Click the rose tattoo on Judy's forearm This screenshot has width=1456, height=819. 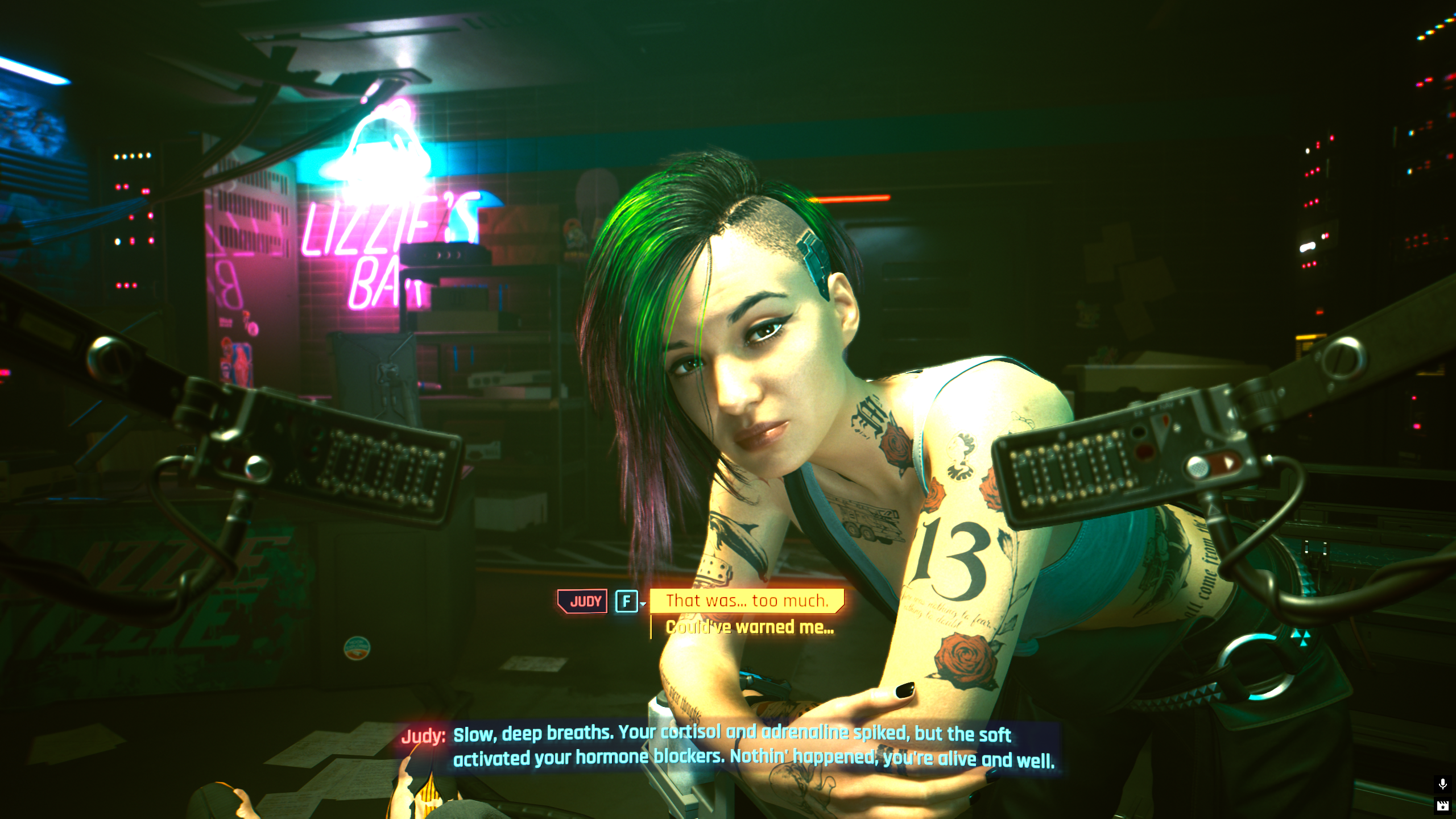coord(961,654)
